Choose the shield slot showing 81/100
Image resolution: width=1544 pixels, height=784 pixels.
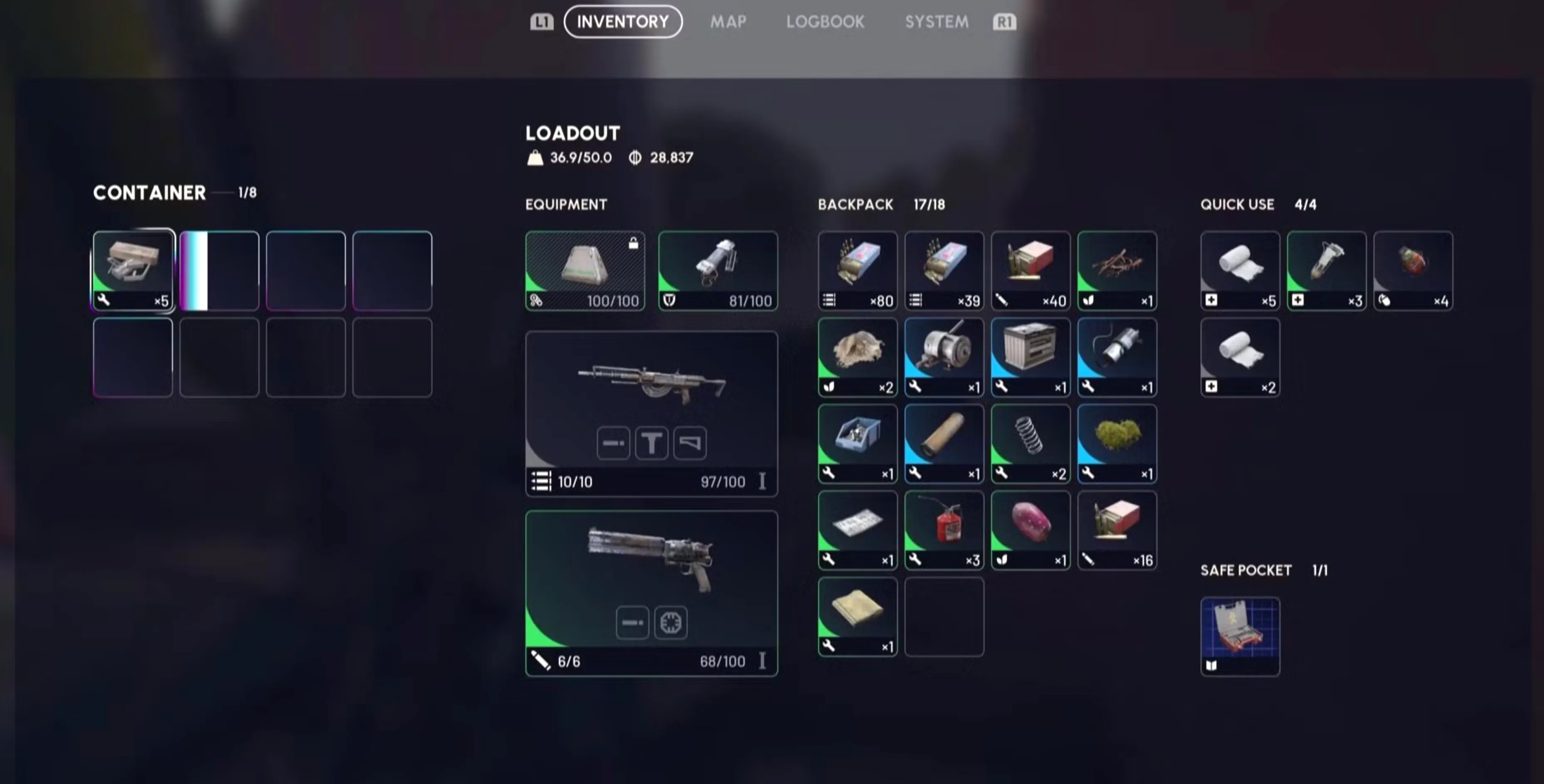[718, 270]
